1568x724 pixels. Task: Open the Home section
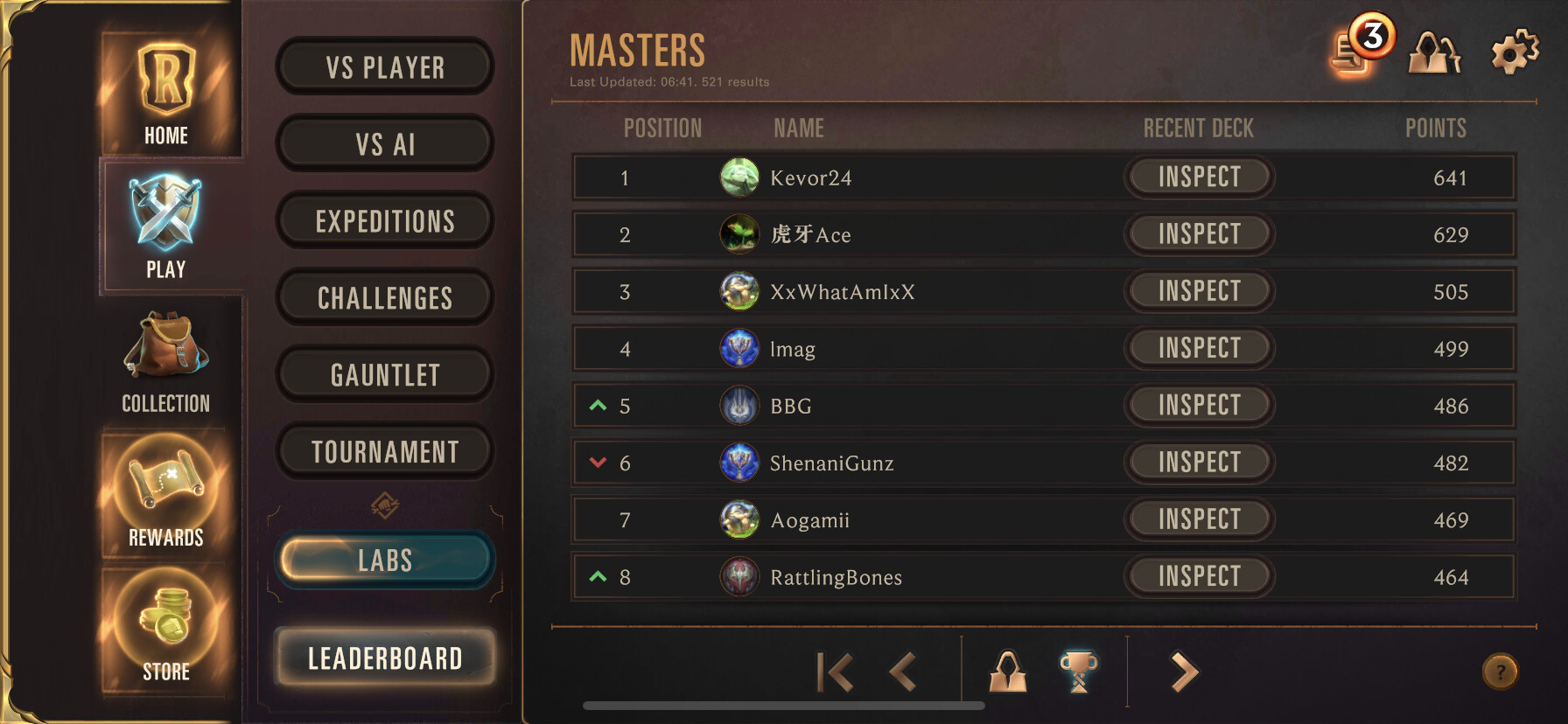click(x=166, y=92)
